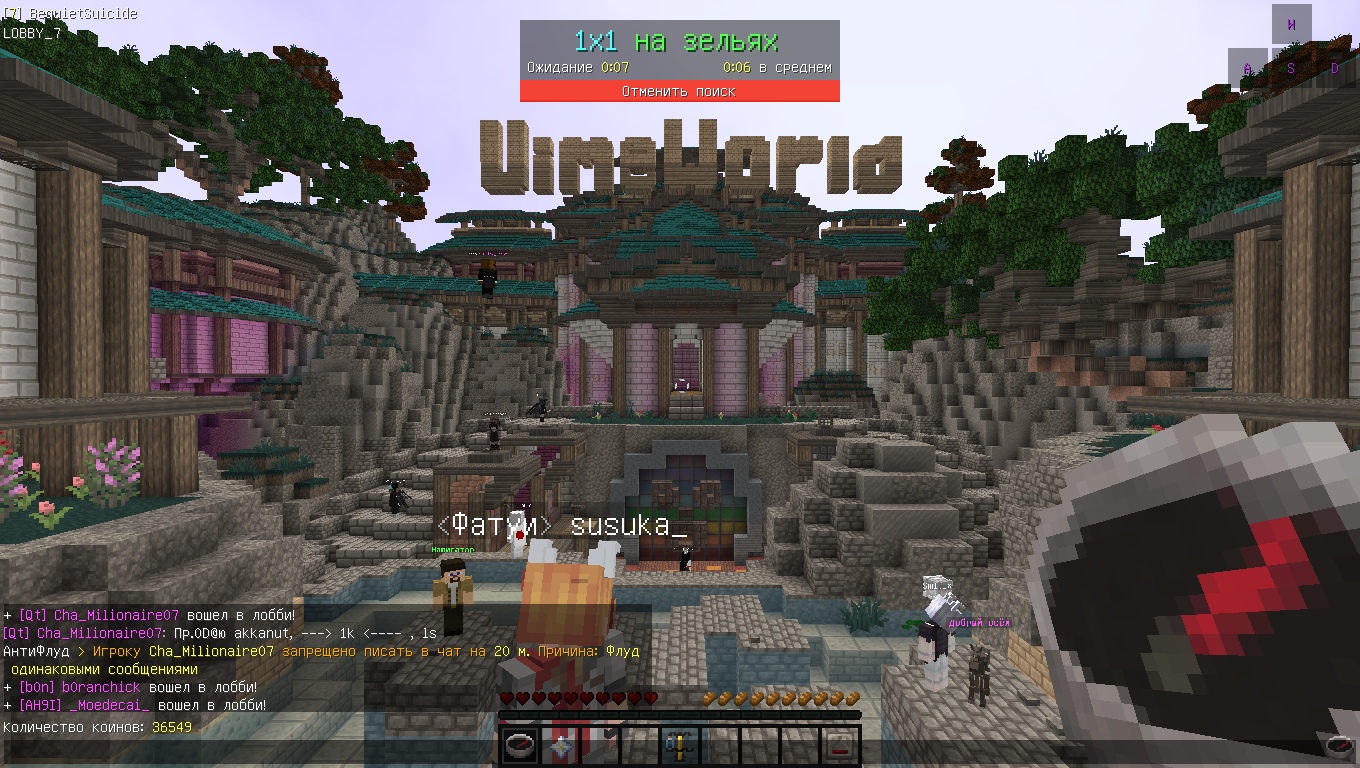This screenshot has width=1360, height=768.
Task: Select the compass hotbar slot
Action: coord(520,745)
